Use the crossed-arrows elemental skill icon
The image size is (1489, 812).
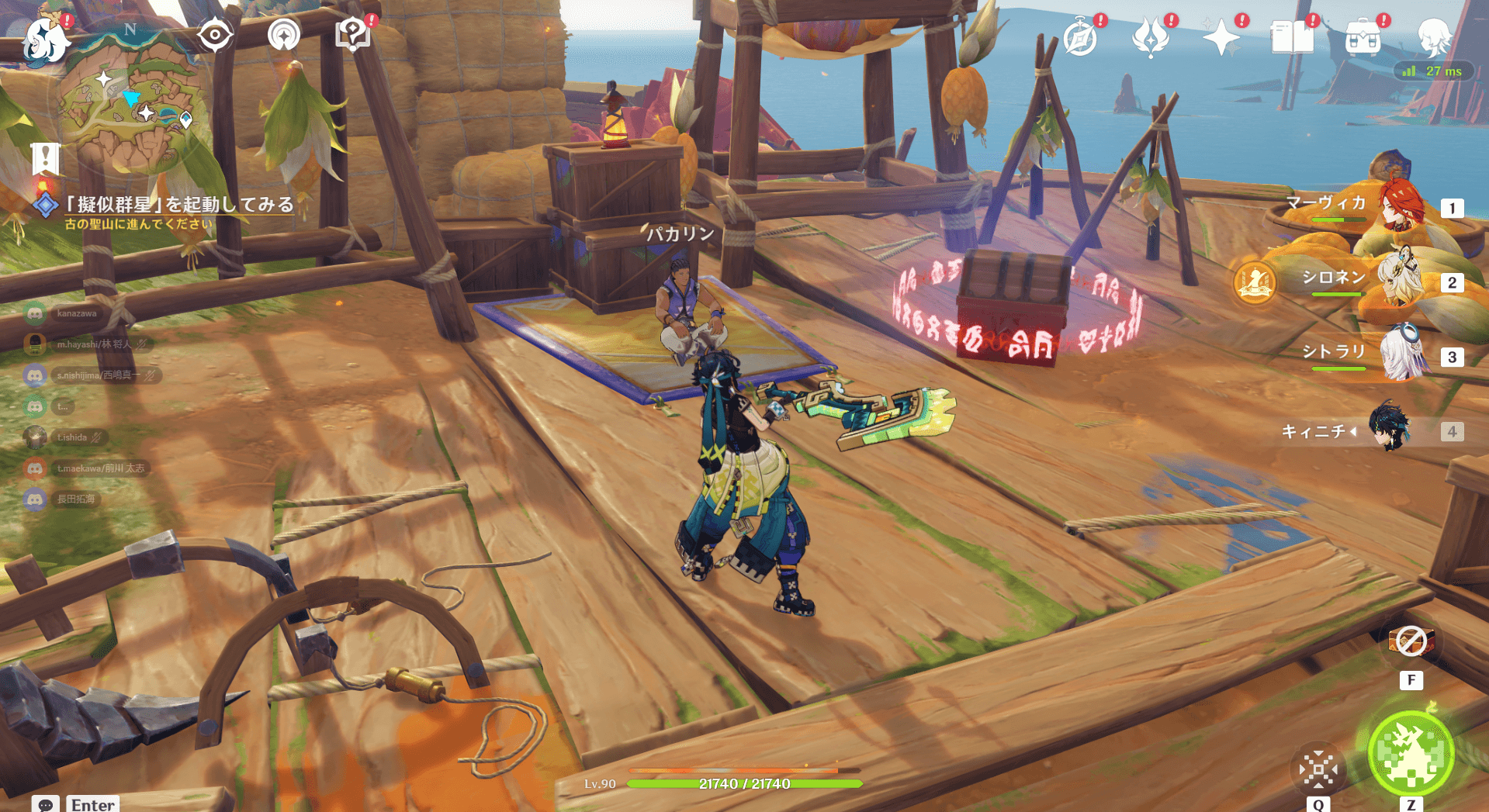[1318, 769]
